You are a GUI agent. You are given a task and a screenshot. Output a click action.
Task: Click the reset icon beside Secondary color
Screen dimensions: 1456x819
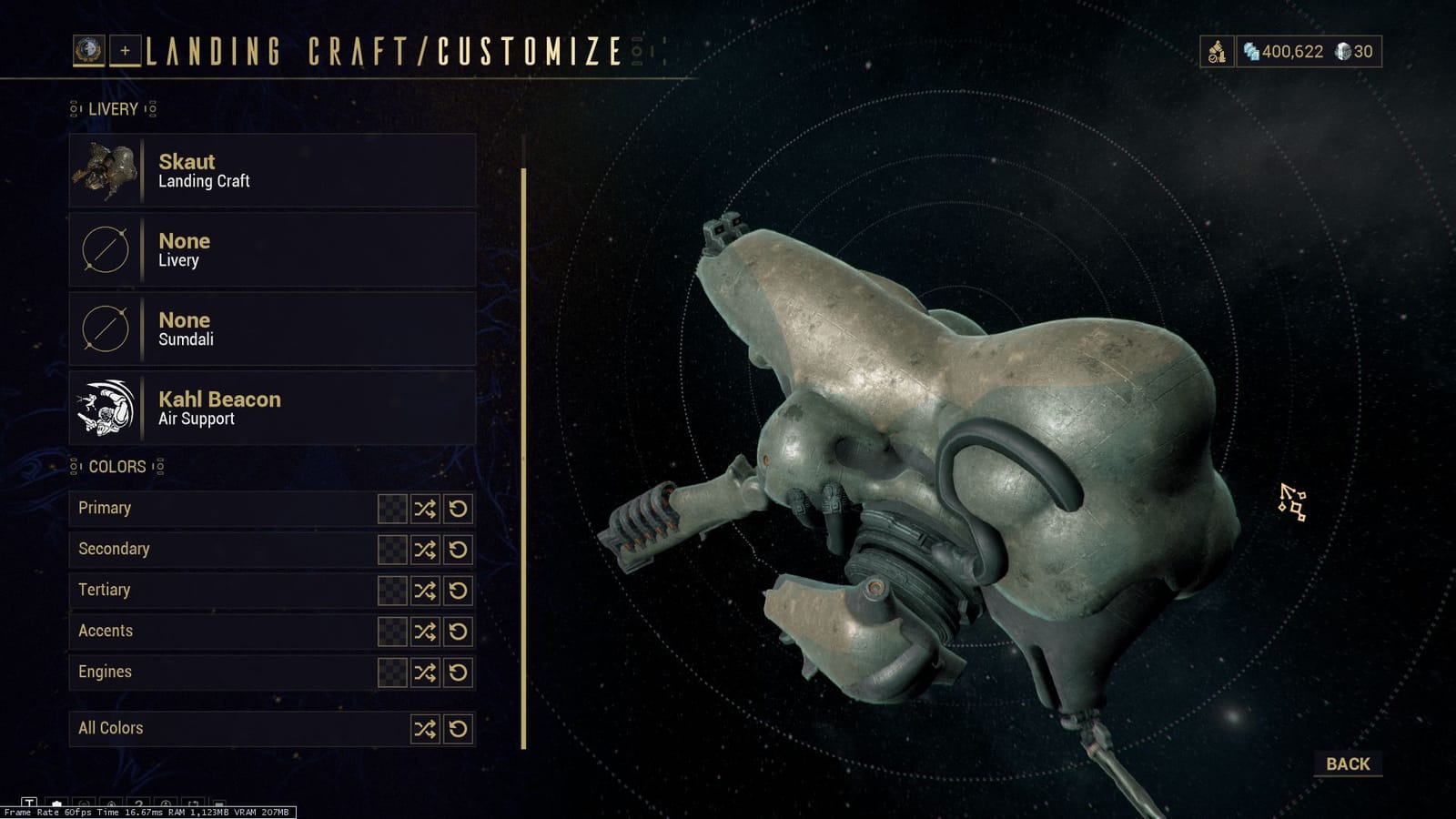click(x=459, y=550)
